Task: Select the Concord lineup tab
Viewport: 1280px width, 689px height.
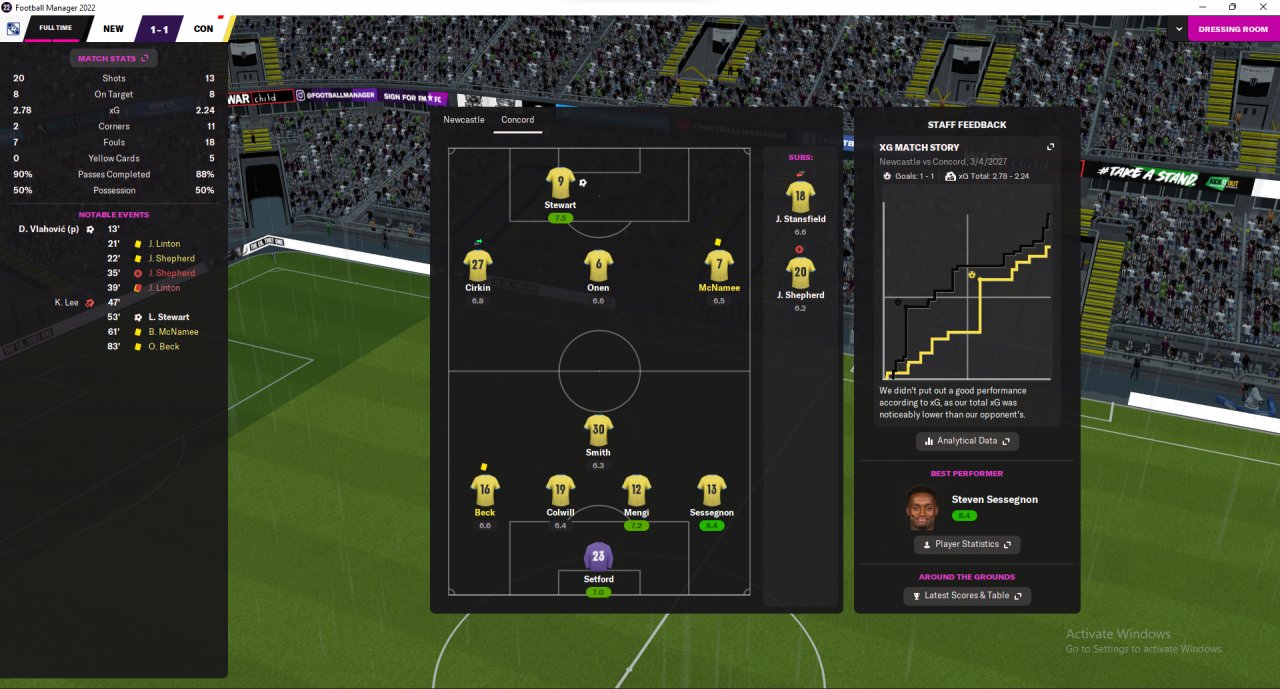Action: click(x=518, y=120)
